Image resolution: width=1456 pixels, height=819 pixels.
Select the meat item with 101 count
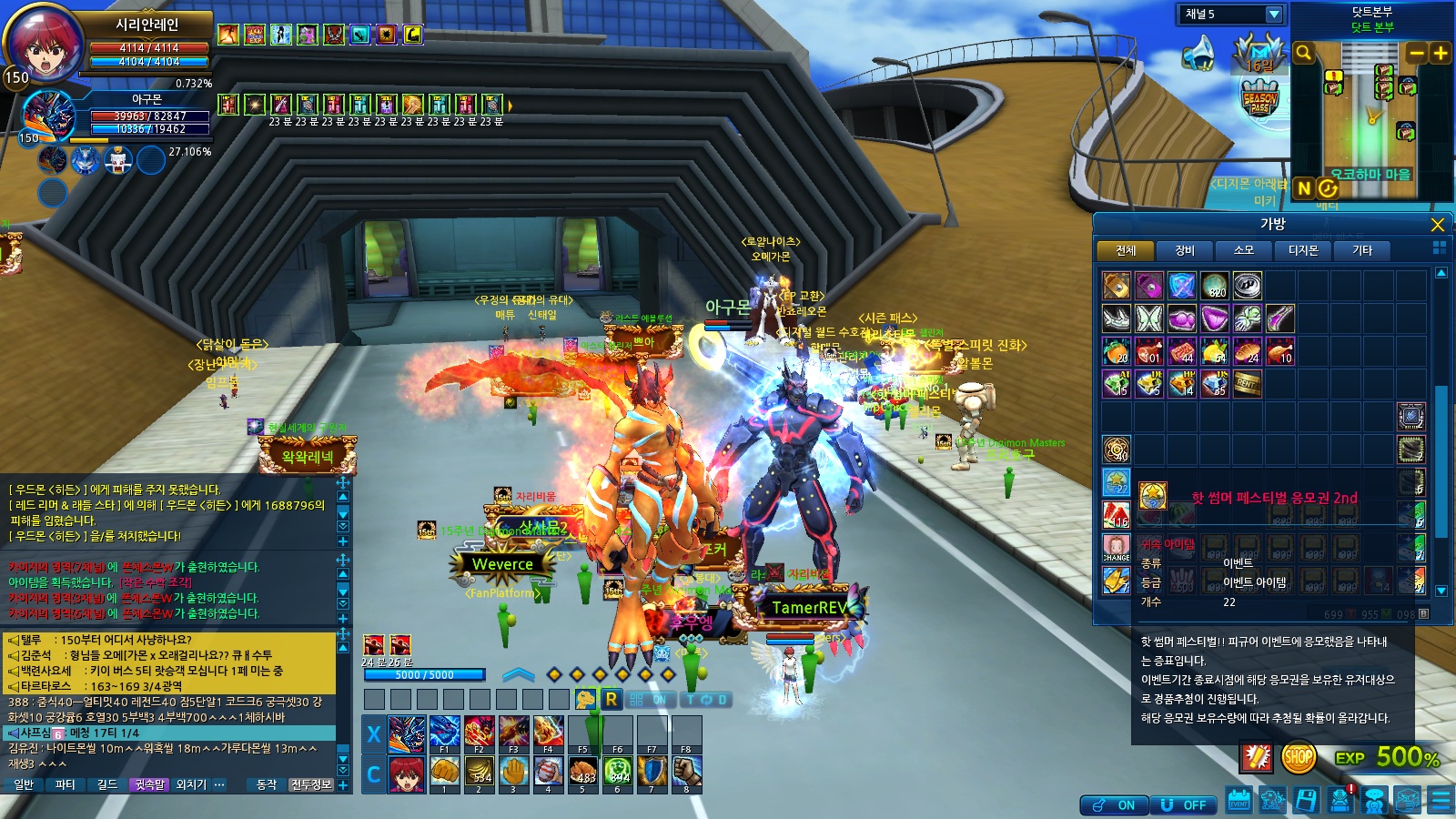point(1149,351)
